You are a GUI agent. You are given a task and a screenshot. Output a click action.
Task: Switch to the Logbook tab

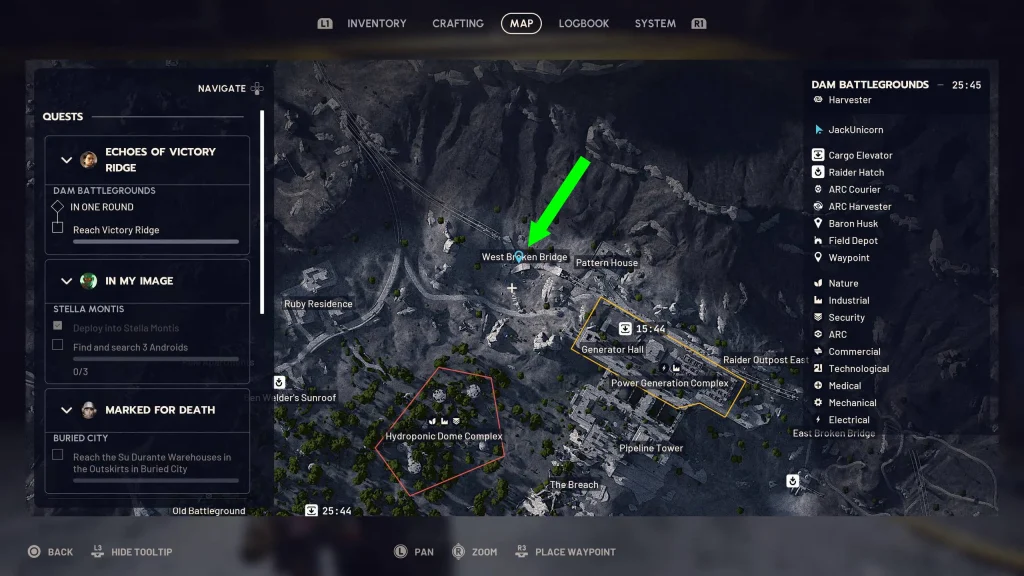pyautogui.click(x=584, y=23)
